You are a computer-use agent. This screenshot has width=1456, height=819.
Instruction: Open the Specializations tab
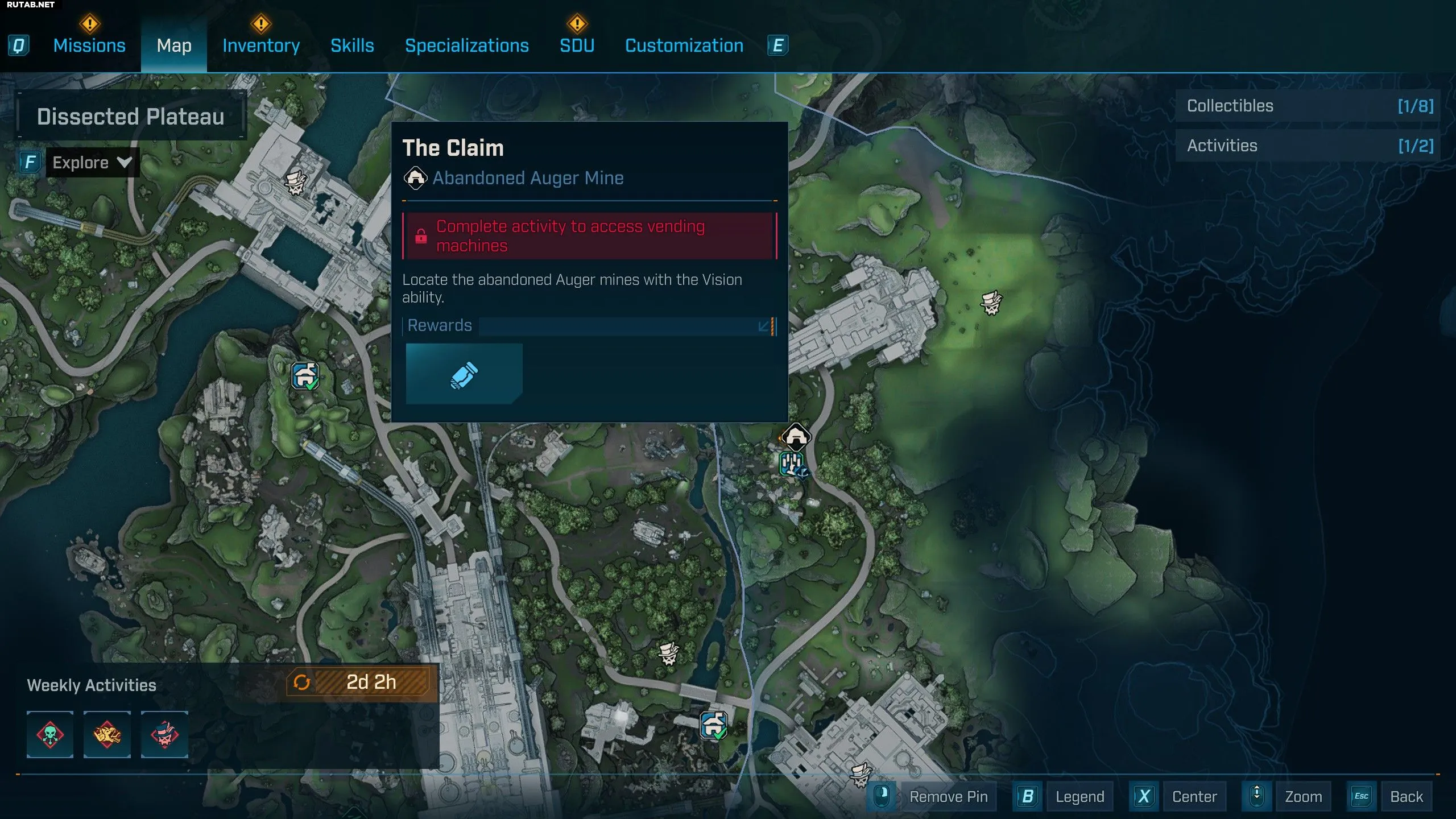466,45
